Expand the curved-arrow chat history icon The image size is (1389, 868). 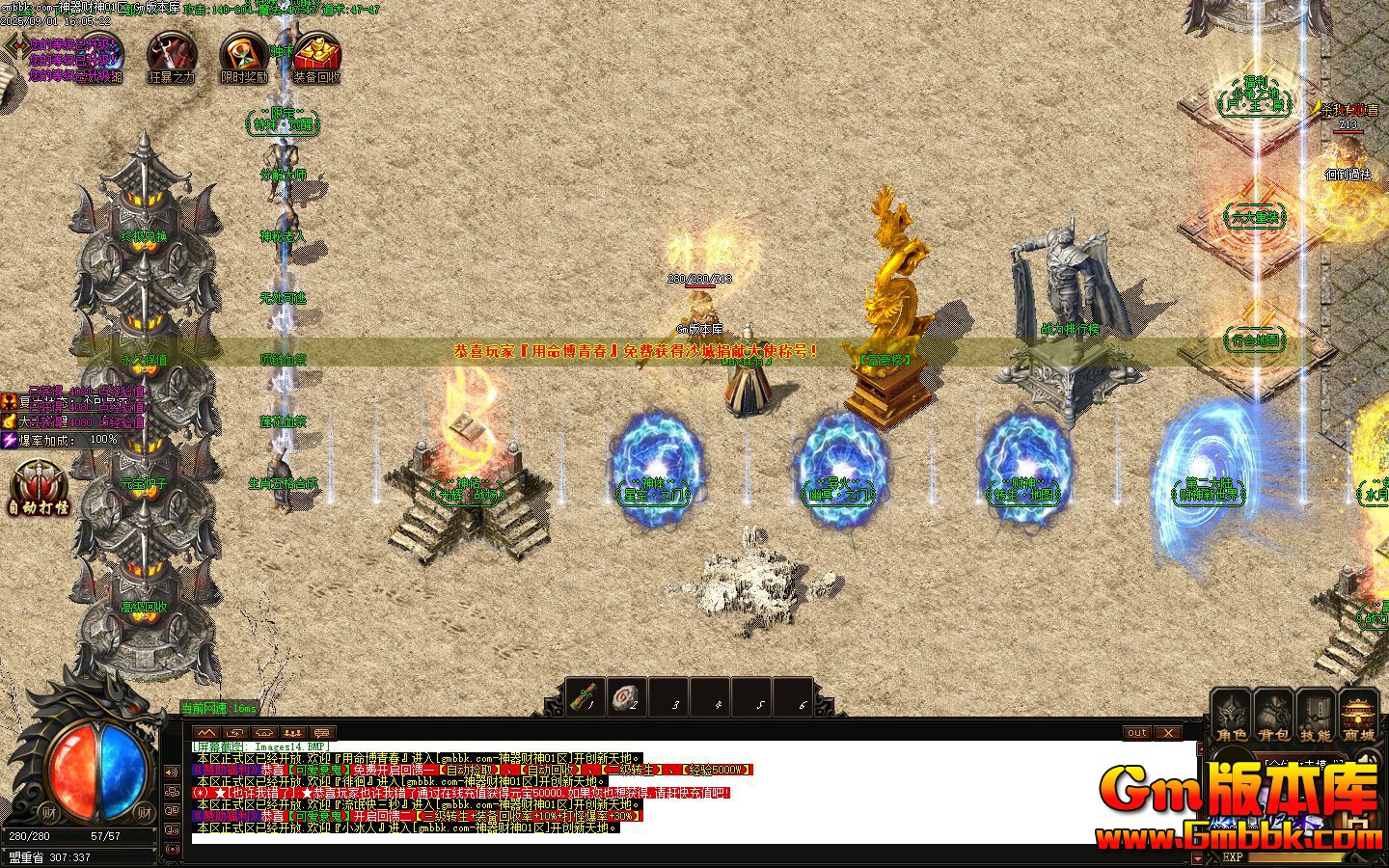pos(237,732)
